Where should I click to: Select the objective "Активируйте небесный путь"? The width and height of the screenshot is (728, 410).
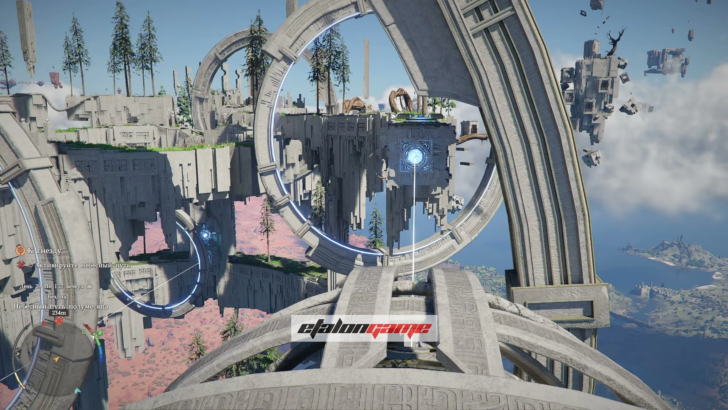(60, 266)
